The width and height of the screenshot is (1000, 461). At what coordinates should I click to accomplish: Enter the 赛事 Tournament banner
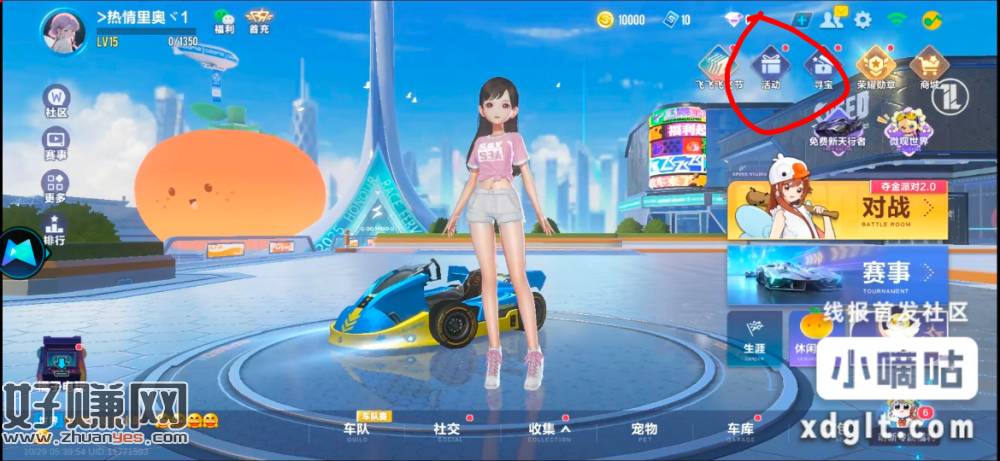click(x=837, y=274)
